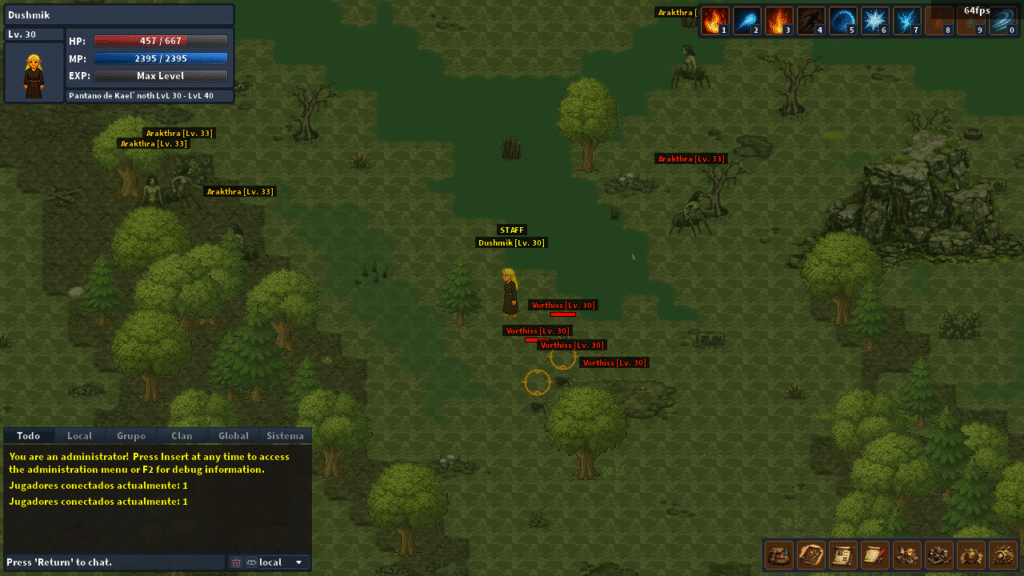Open the inventory bag menu icon

point(779,553)
